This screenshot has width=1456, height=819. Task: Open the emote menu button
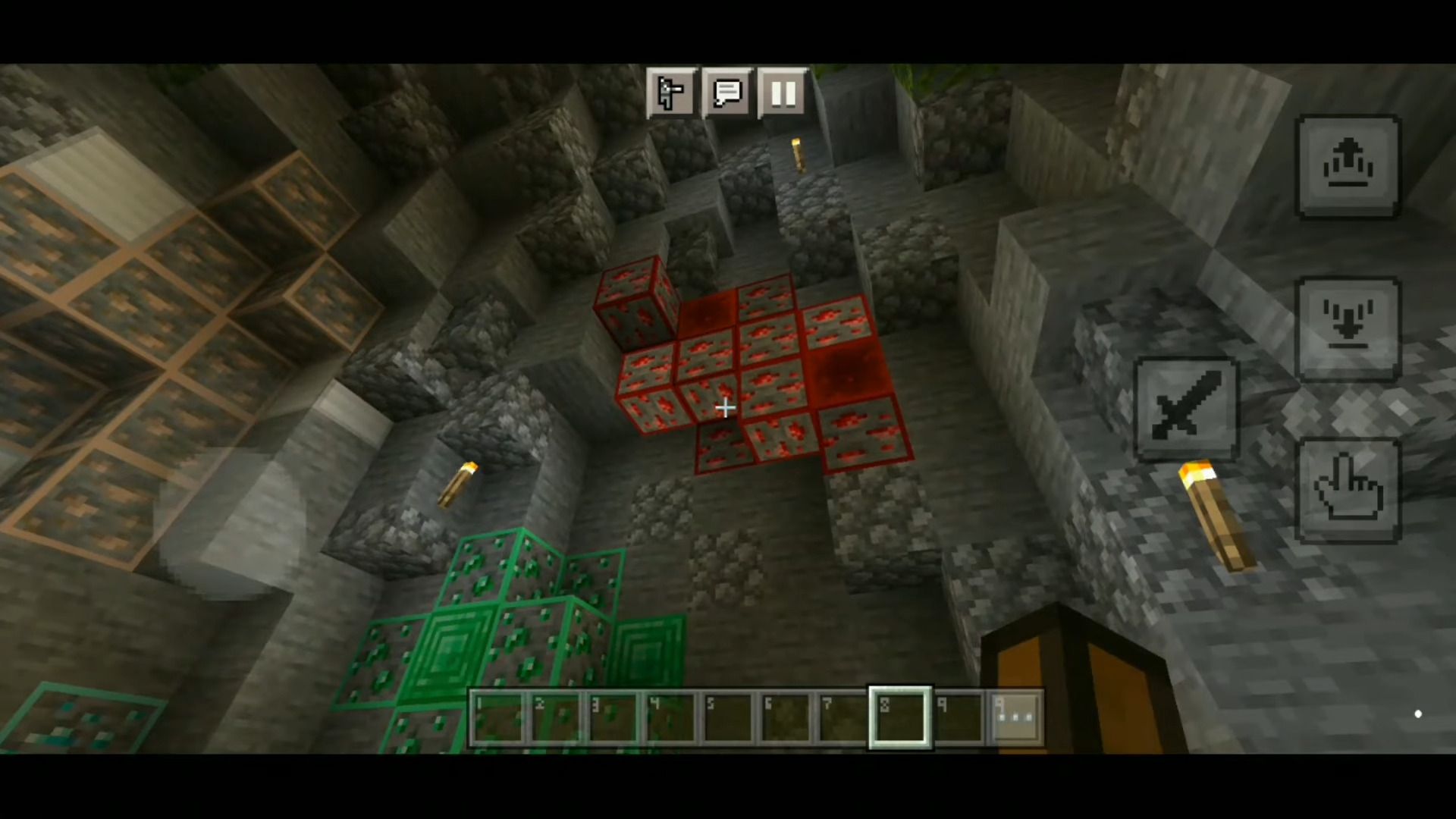(670, 93)
